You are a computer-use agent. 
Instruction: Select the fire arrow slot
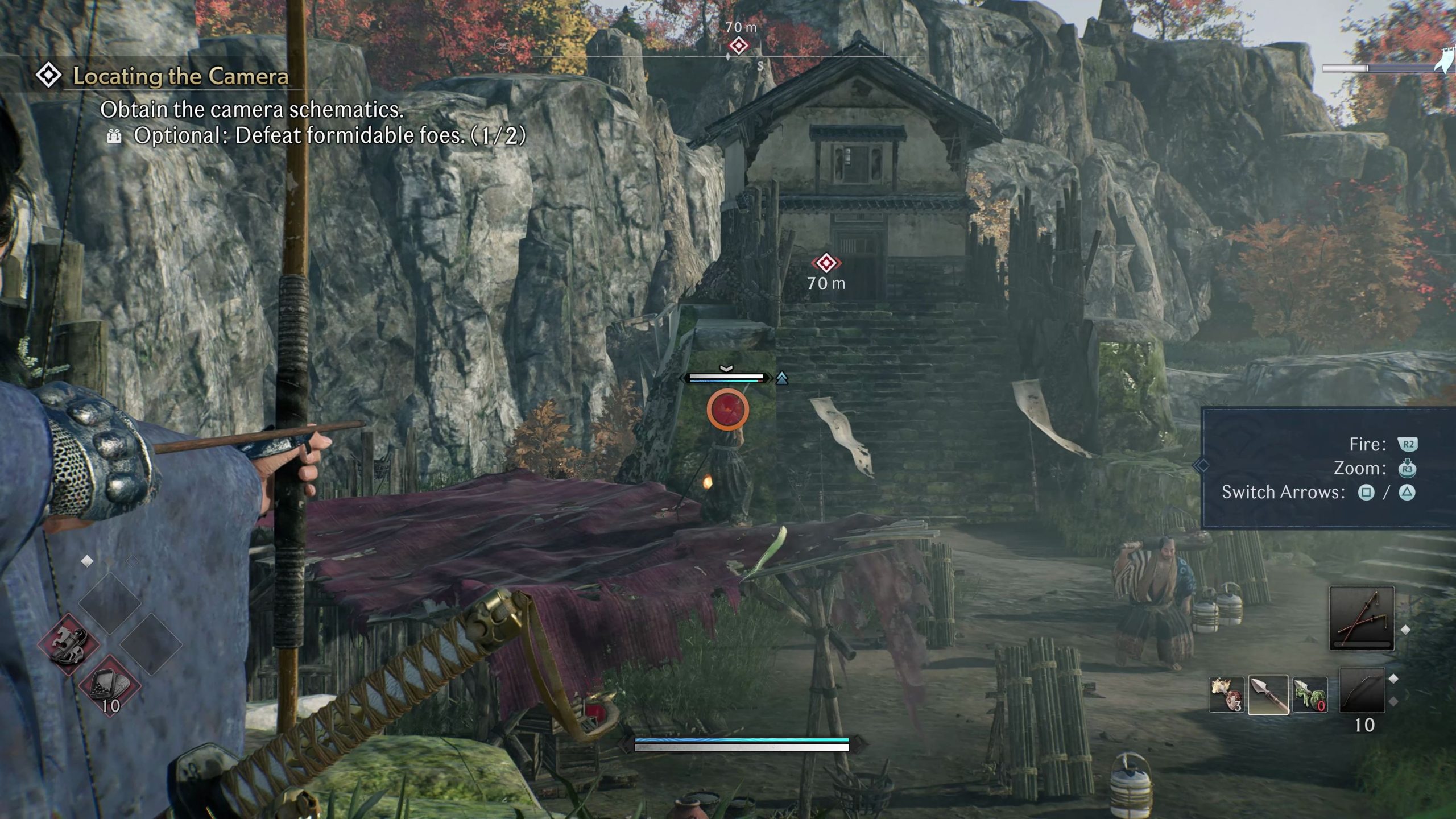coord(1226,694)
